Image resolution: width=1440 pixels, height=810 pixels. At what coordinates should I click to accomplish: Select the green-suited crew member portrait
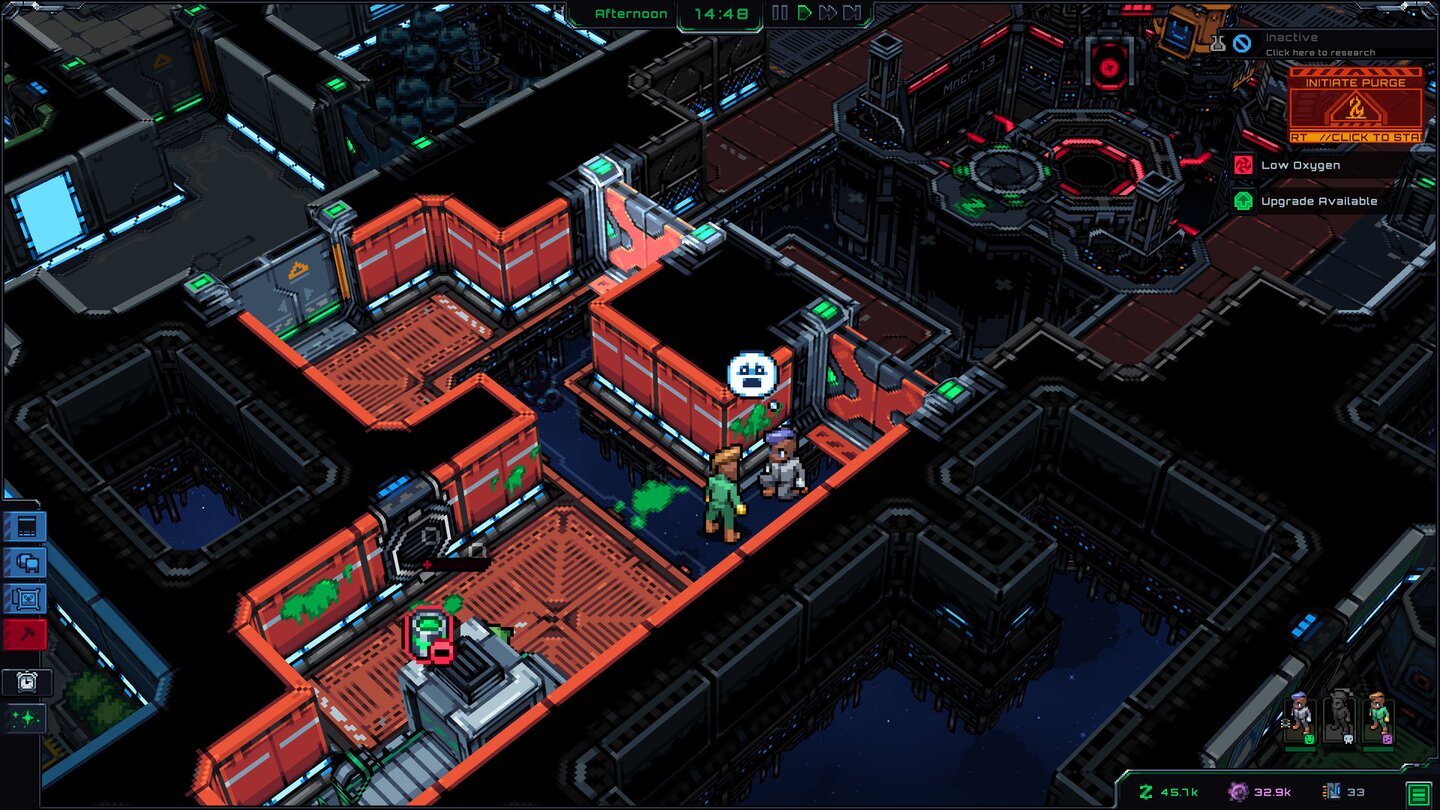[1379, 720]
